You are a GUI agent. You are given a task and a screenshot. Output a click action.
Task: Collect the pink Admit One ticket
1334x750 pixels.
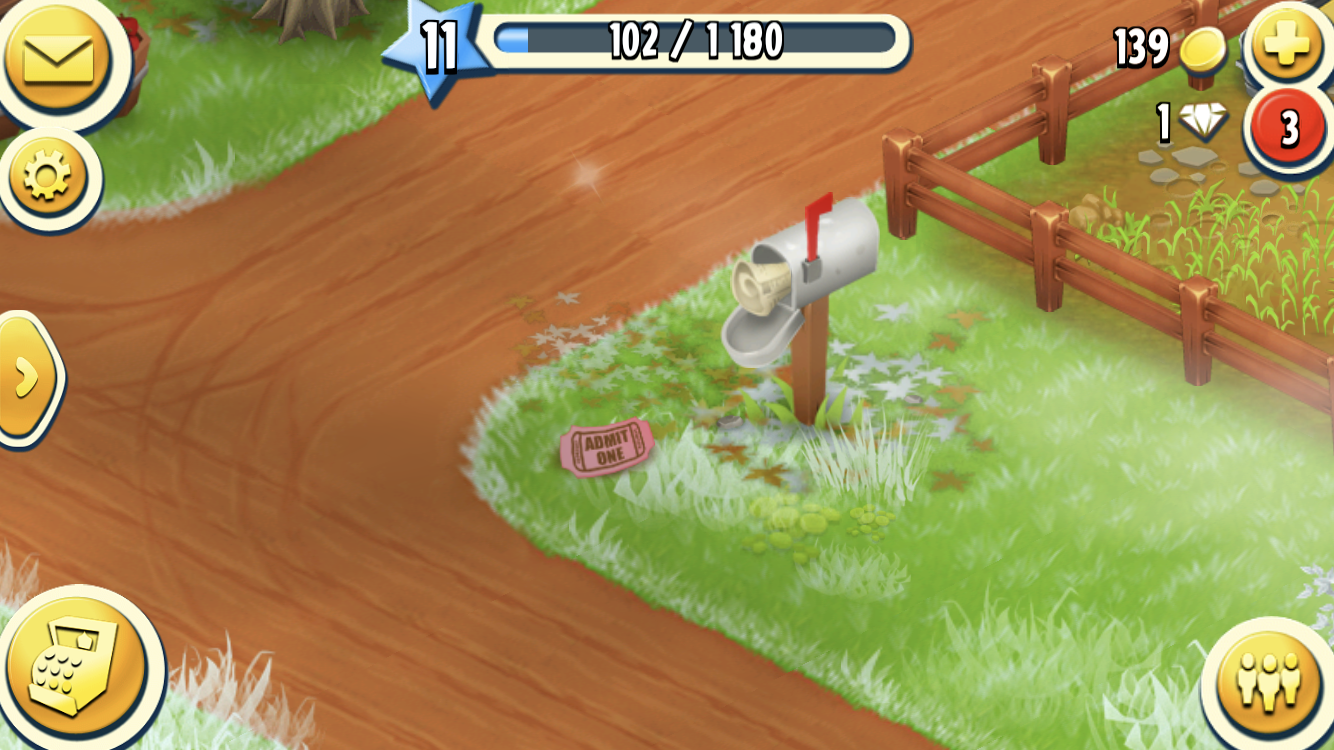[608, 448]
